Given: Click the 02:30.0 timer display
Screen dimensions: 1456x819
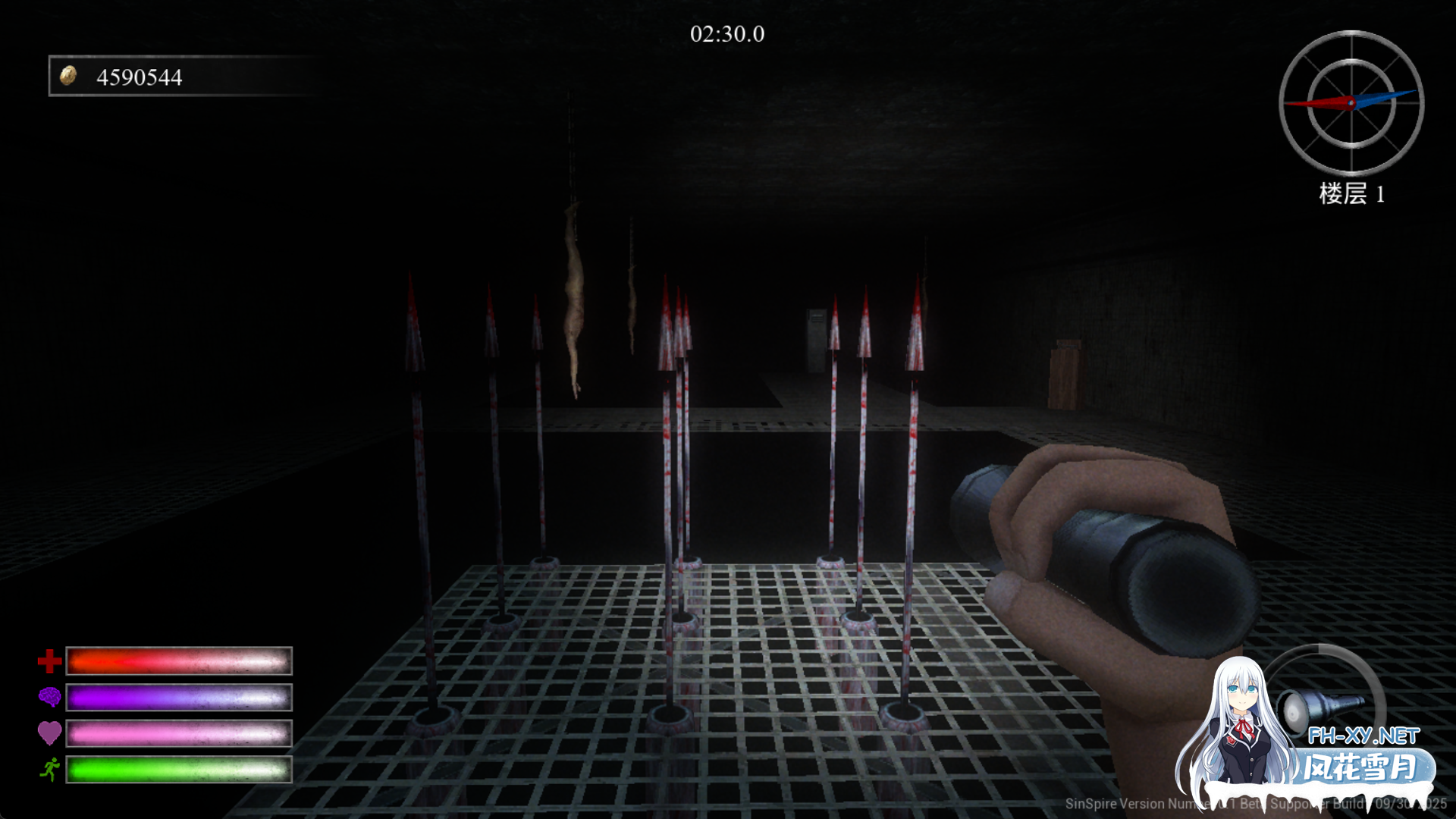Looking at the screenshot, I should click(726, 33).
